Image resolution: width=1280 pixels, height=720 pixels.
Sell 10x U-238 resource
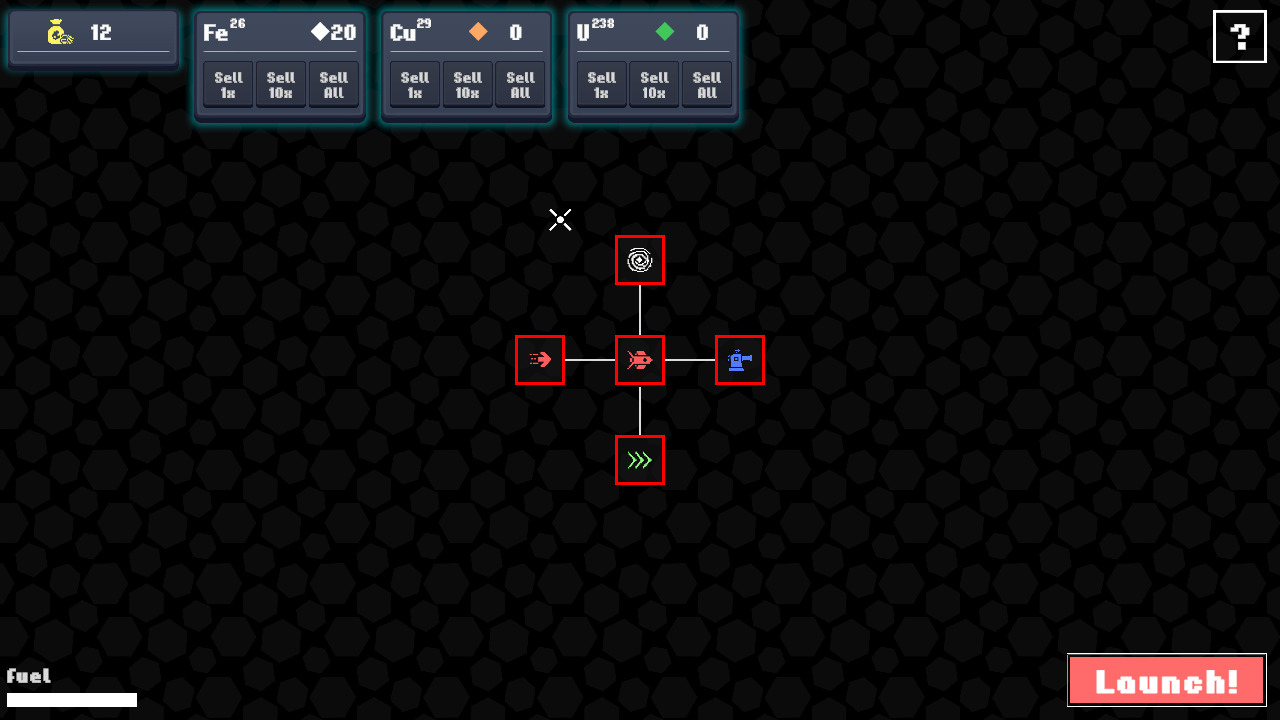coord(654,84)
